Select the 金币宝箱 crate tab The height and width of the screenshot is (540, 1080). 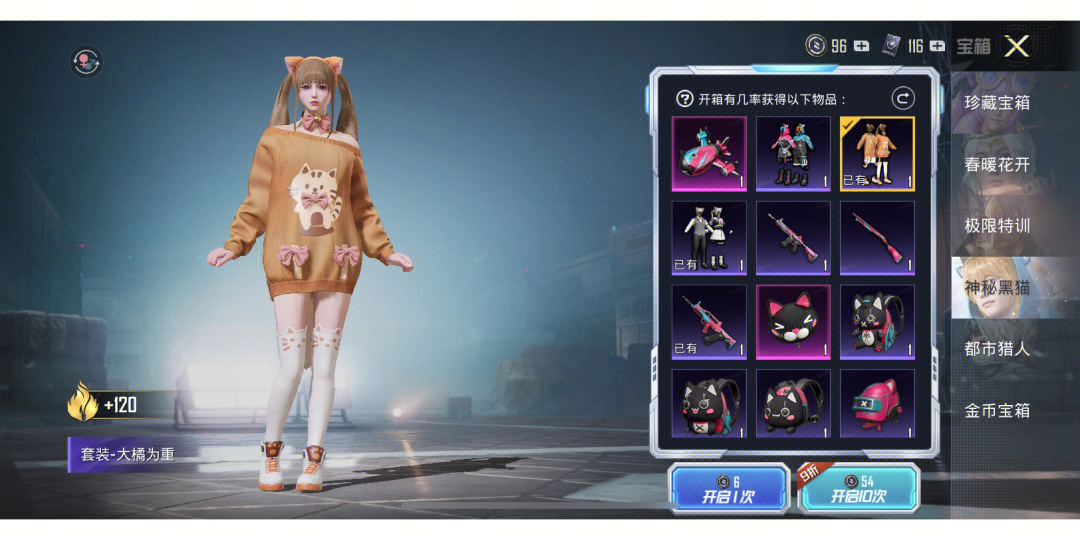point(997,410)
